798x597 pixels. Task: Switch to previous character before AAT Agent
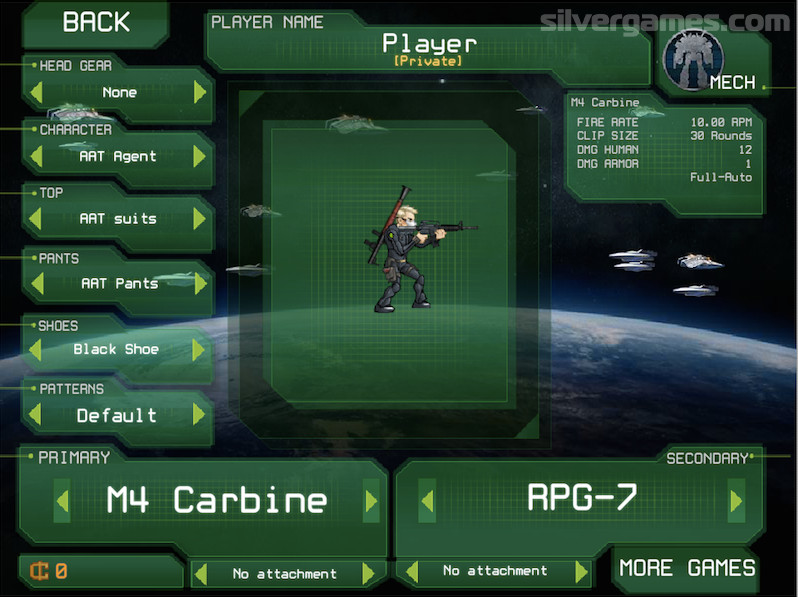click(37, 156)
